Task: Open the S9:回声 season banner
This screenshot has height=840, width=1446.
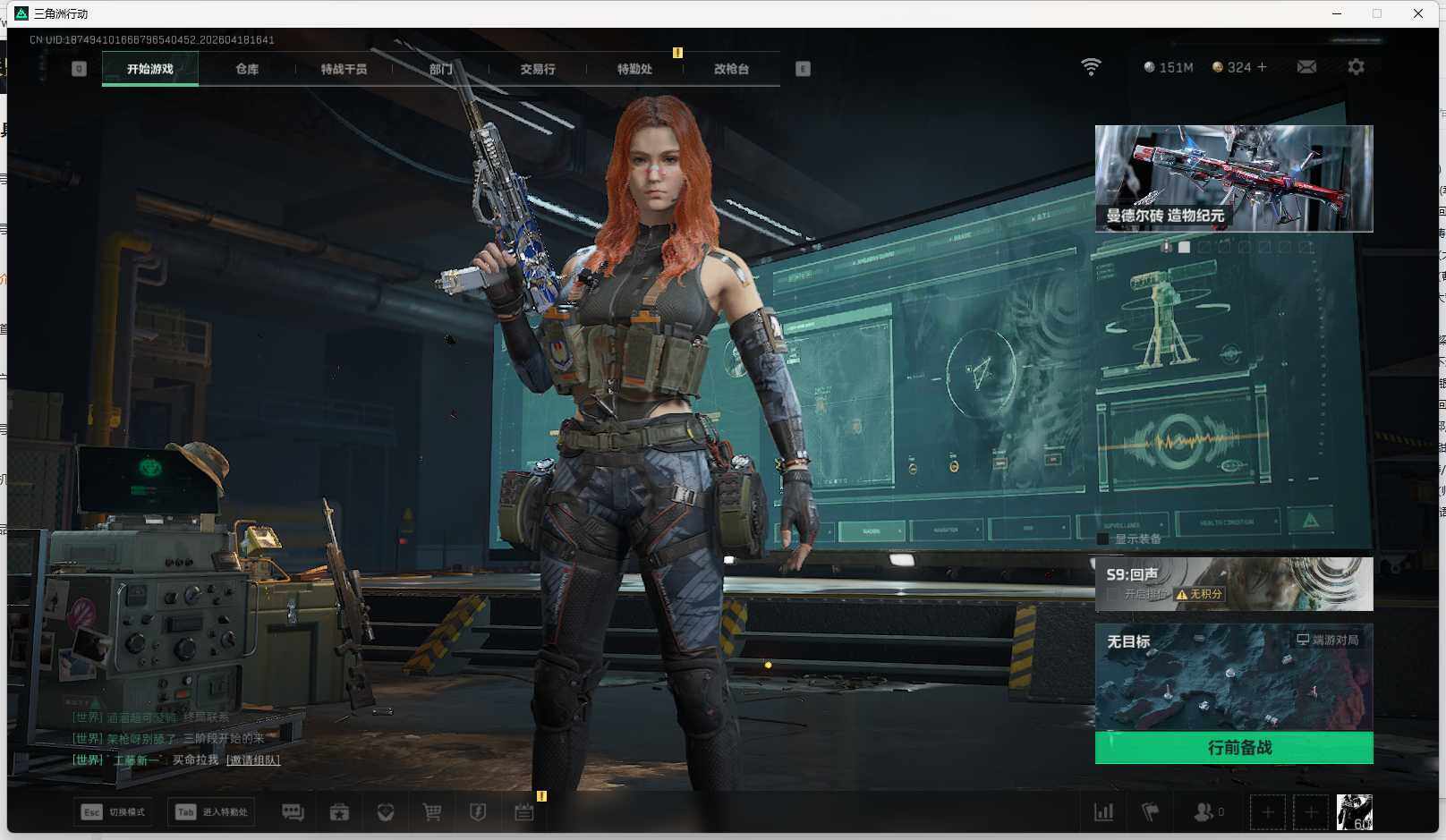Action: coord(1233,583)
